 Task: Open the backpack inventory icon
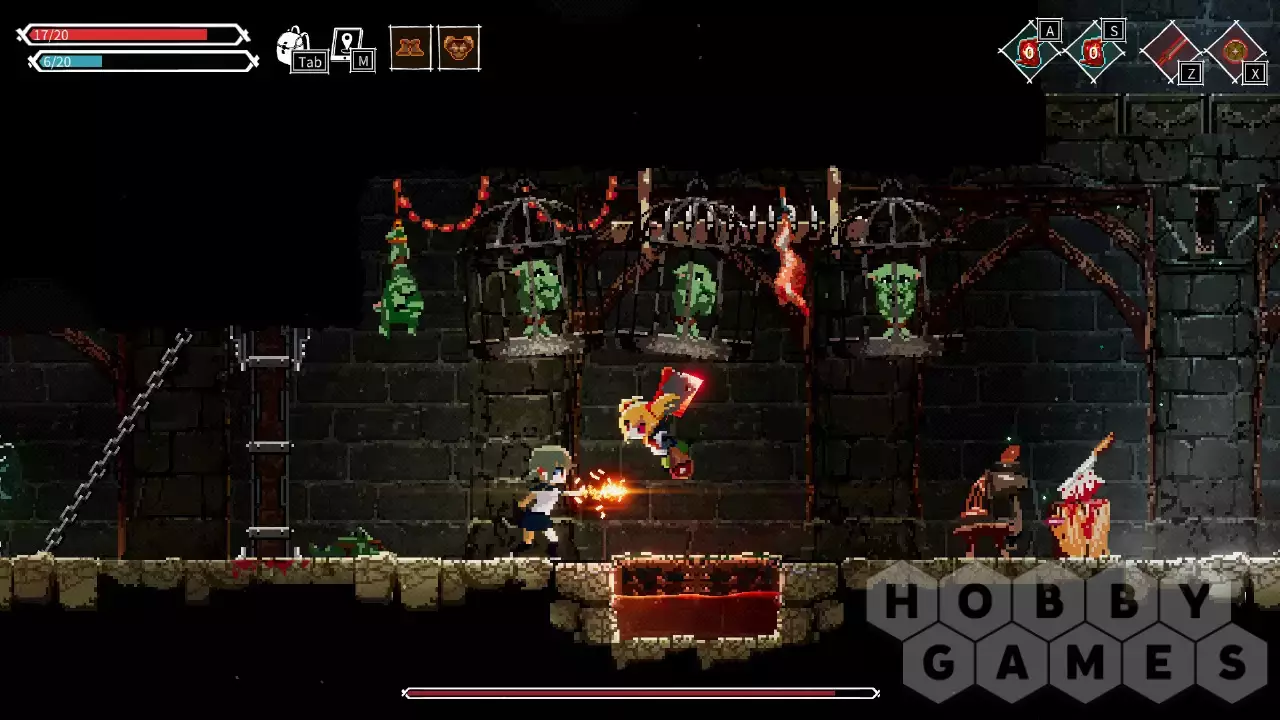pos(293,45)
